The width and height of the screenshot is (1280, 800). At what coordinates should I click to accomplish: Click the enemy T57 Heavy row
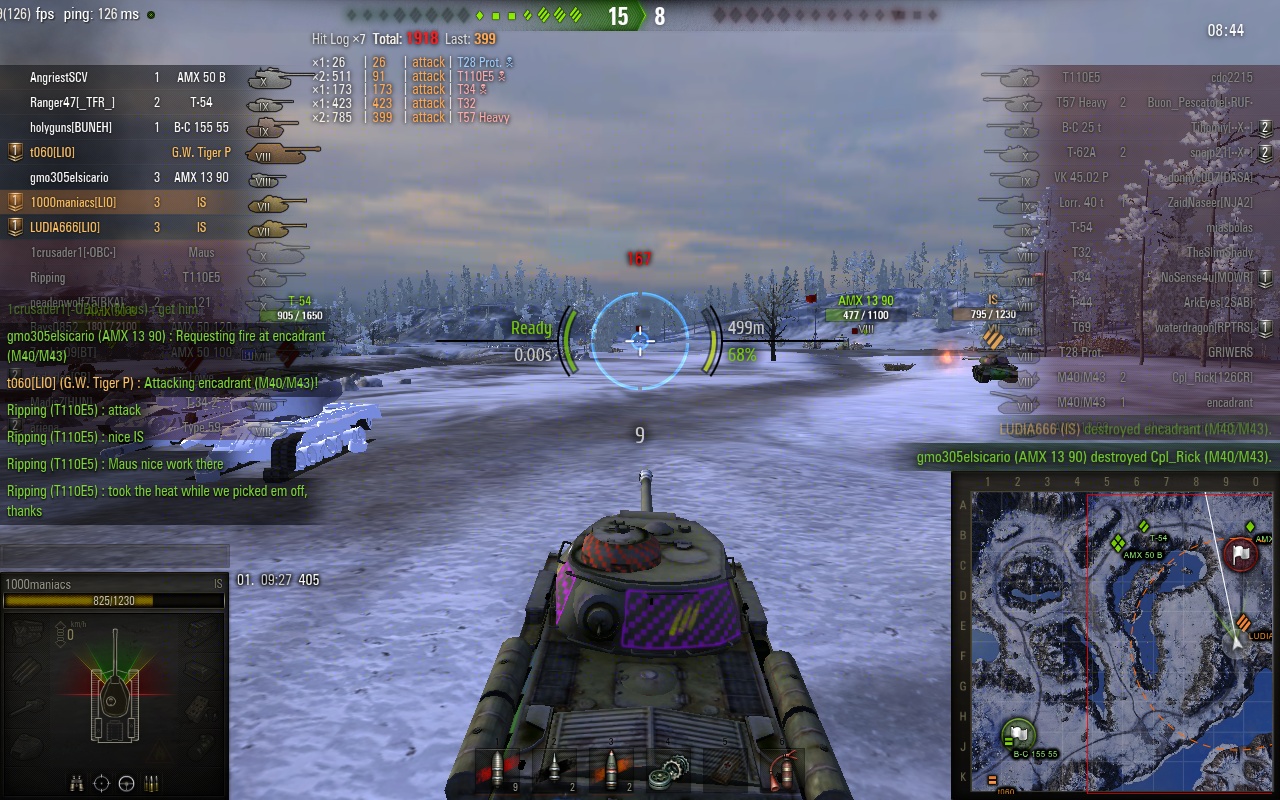click(1130, 102)
